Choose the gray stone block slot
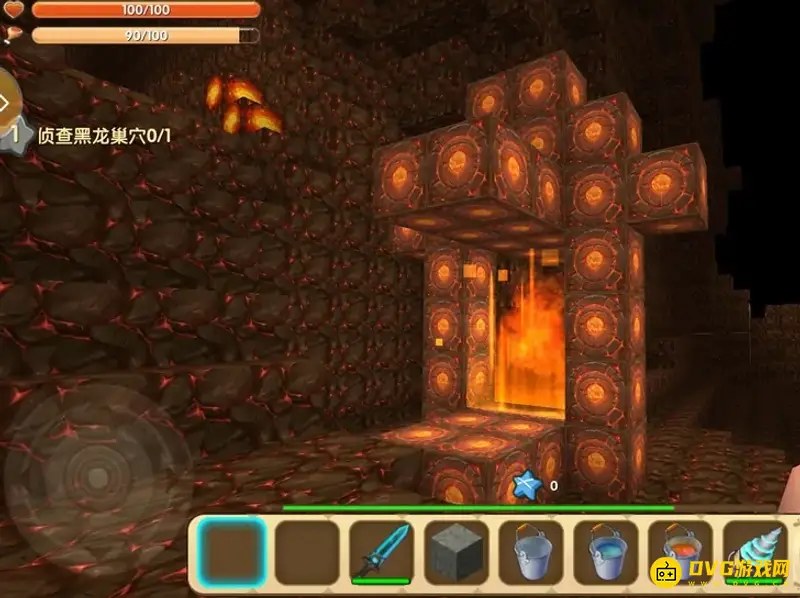 click(456, 551)
